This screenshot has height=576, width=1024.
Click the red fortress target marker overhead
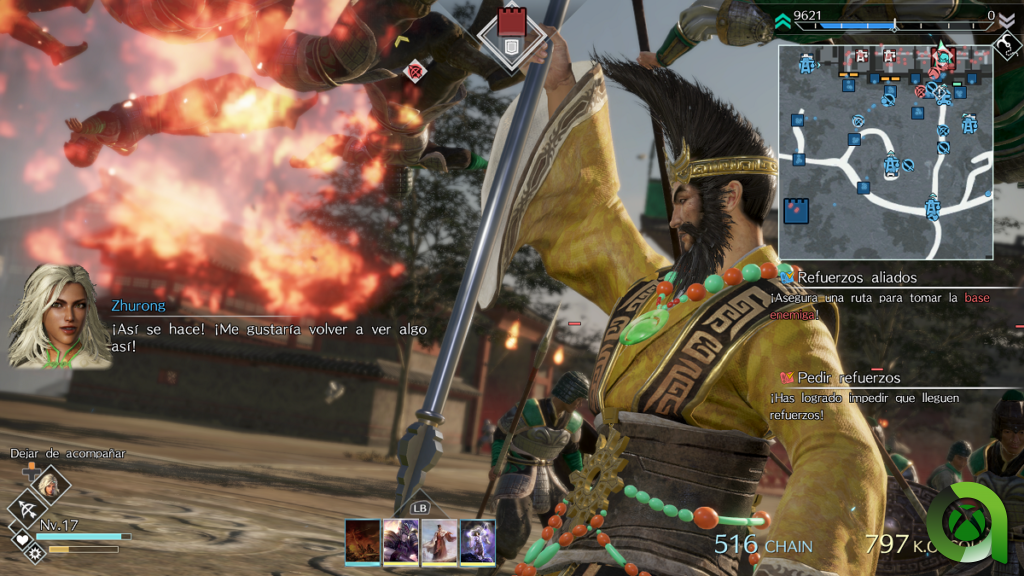pos(510,28)
